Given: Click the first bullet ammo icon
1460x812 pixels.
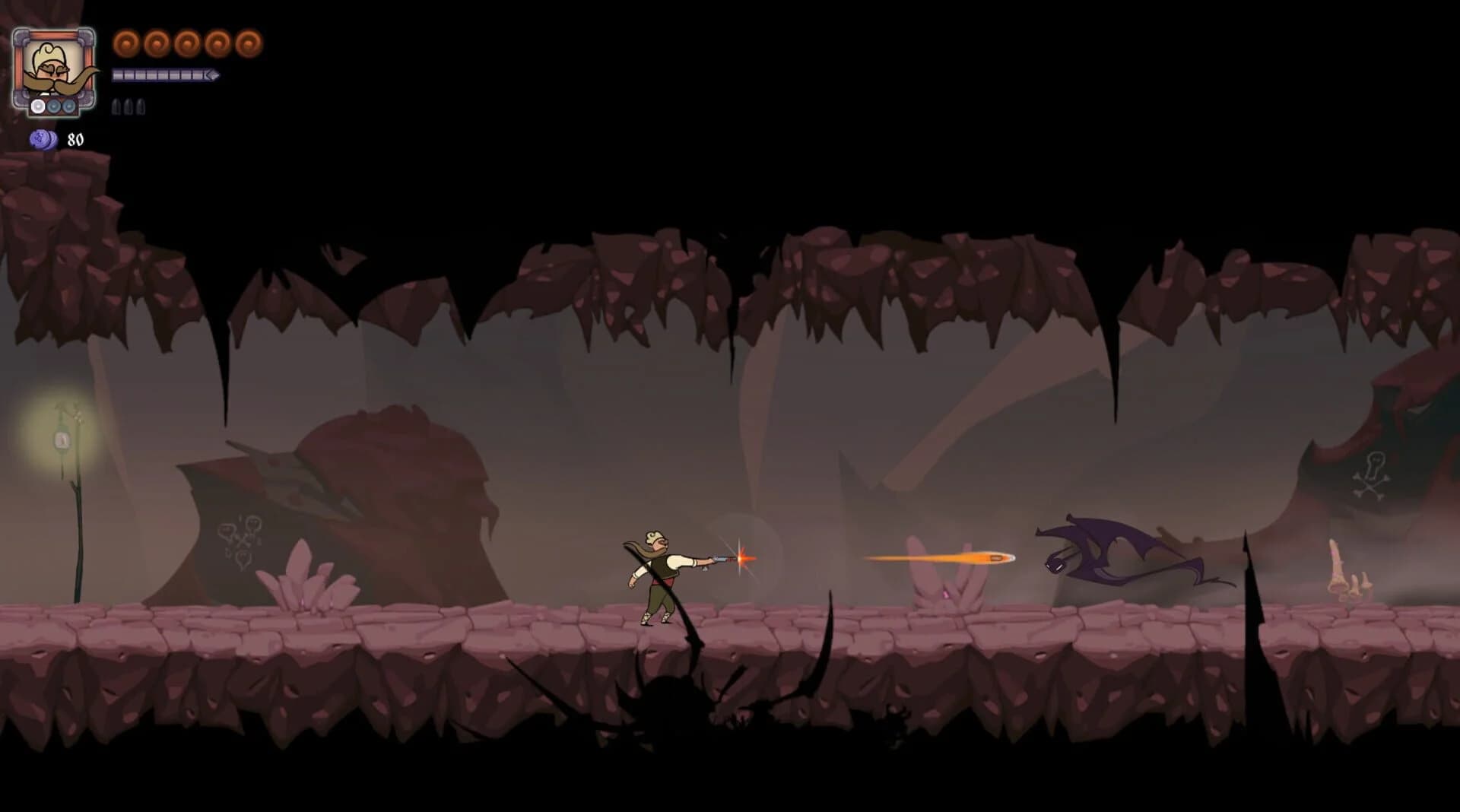Looking at the screenshot, I should point(116,107).
